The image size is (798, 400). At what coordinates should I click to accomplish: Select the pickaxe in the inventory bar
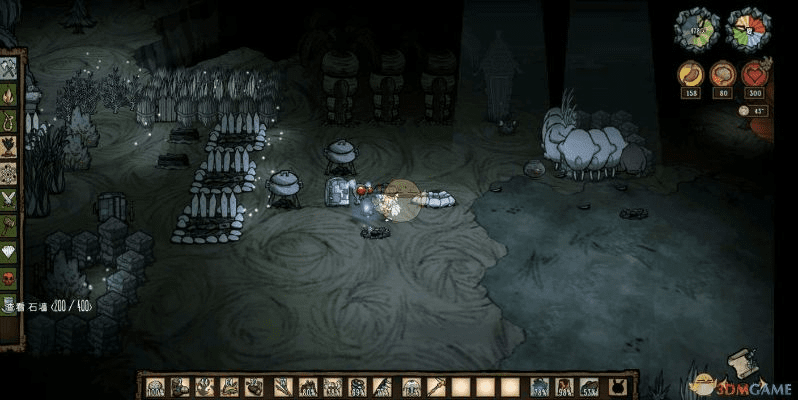pyautogui.click(x=436, y=386)
